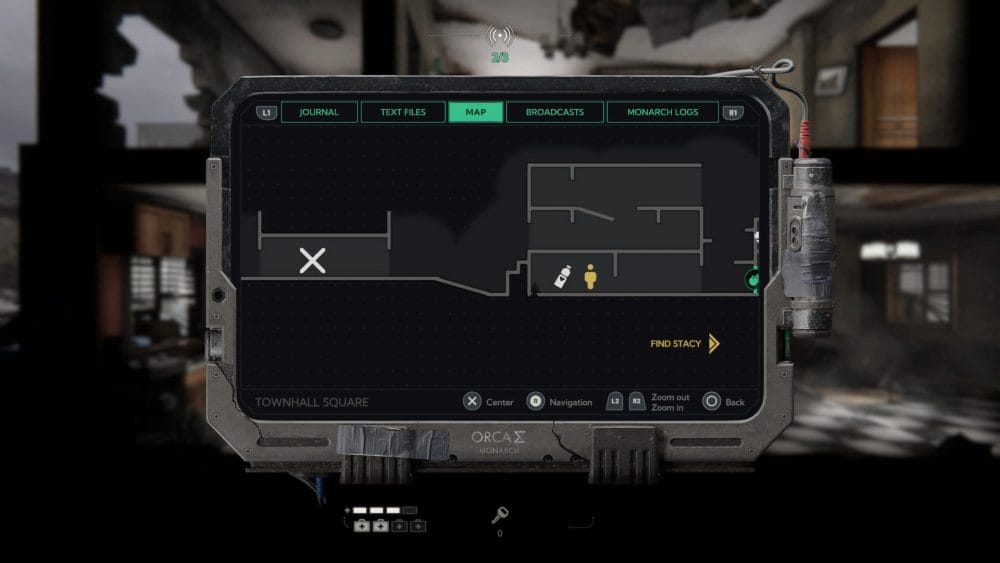Viewport: 1000px width, 563px height.
Task: Switch to the Text Files tab
Action: [x=403, y=112]
